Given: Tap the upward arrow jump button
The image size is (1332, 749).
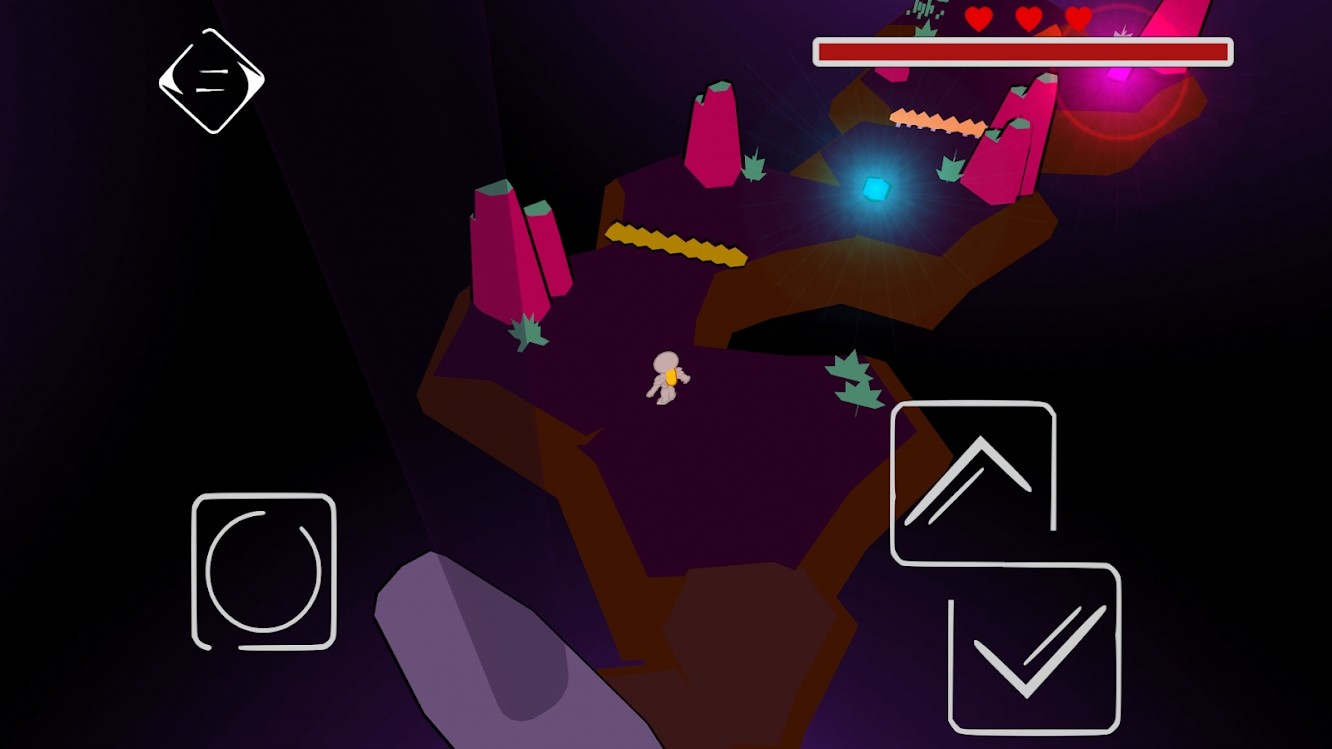Looking at the screenshot, I should (972, 482).
